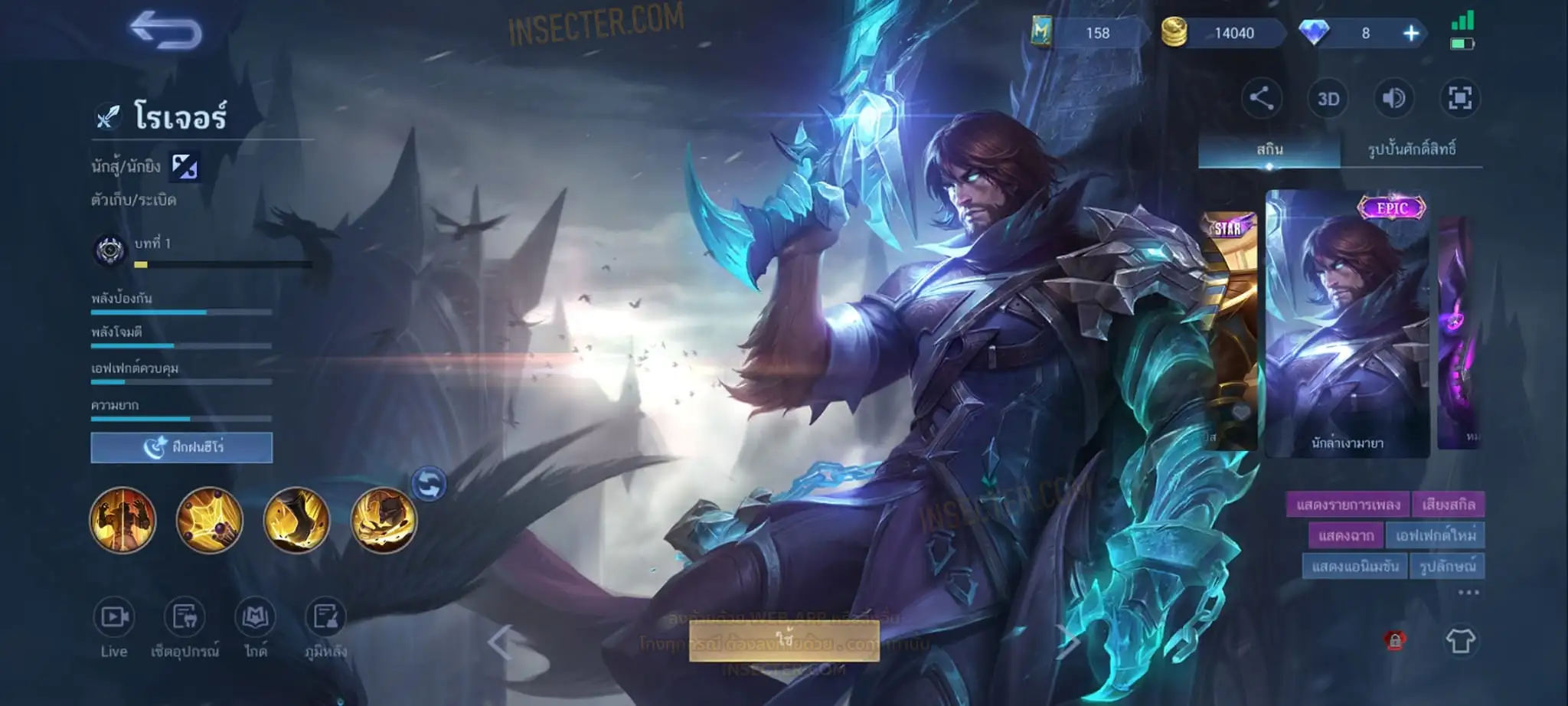This screenshot has width=1568, height=706.
Task: Click the gold ใช้ use button
Action: point(783,640)
